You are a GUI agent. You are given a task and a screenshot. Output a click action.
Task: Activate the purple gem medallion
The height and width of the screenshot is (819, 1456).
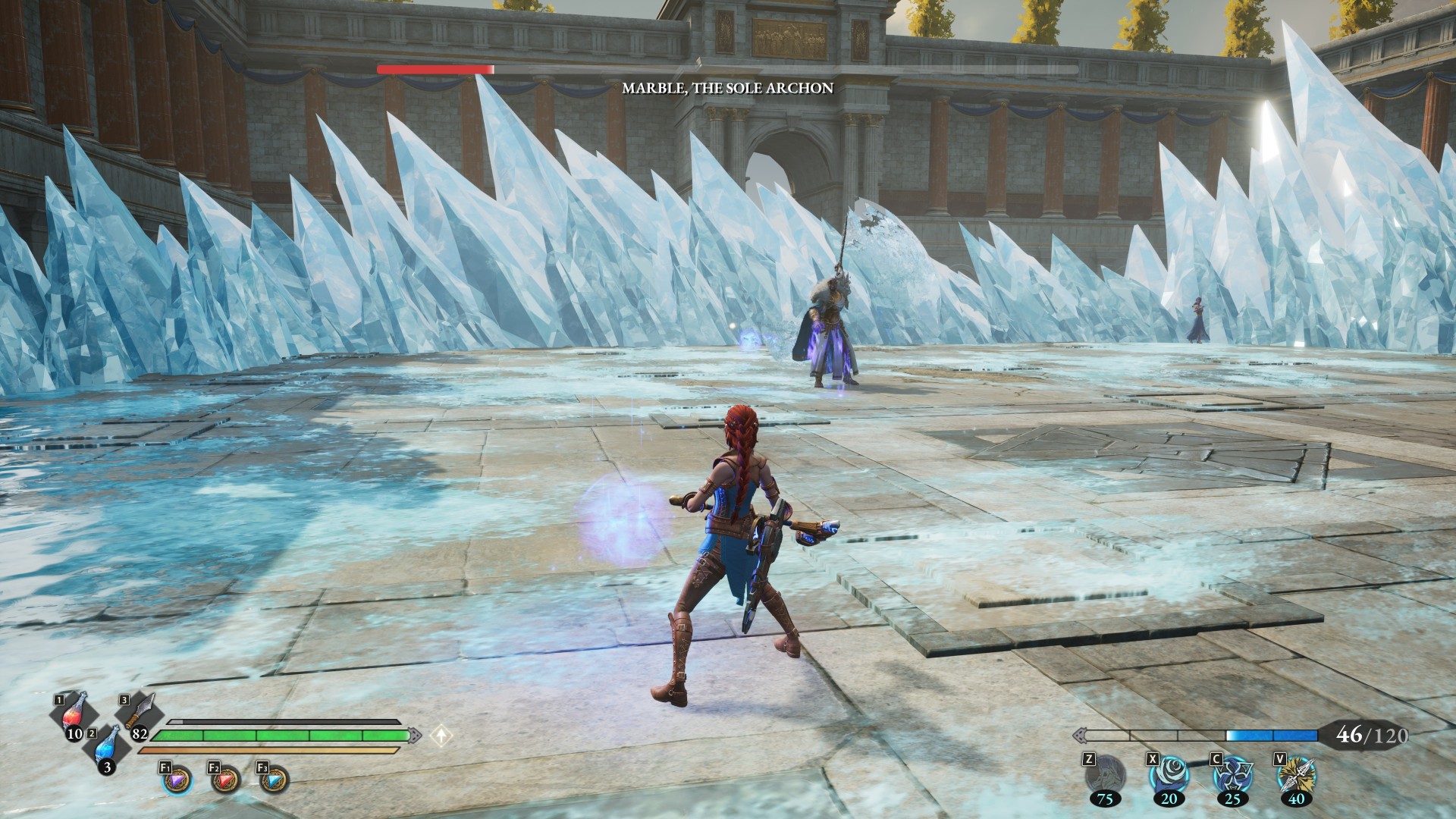point(177,780)
